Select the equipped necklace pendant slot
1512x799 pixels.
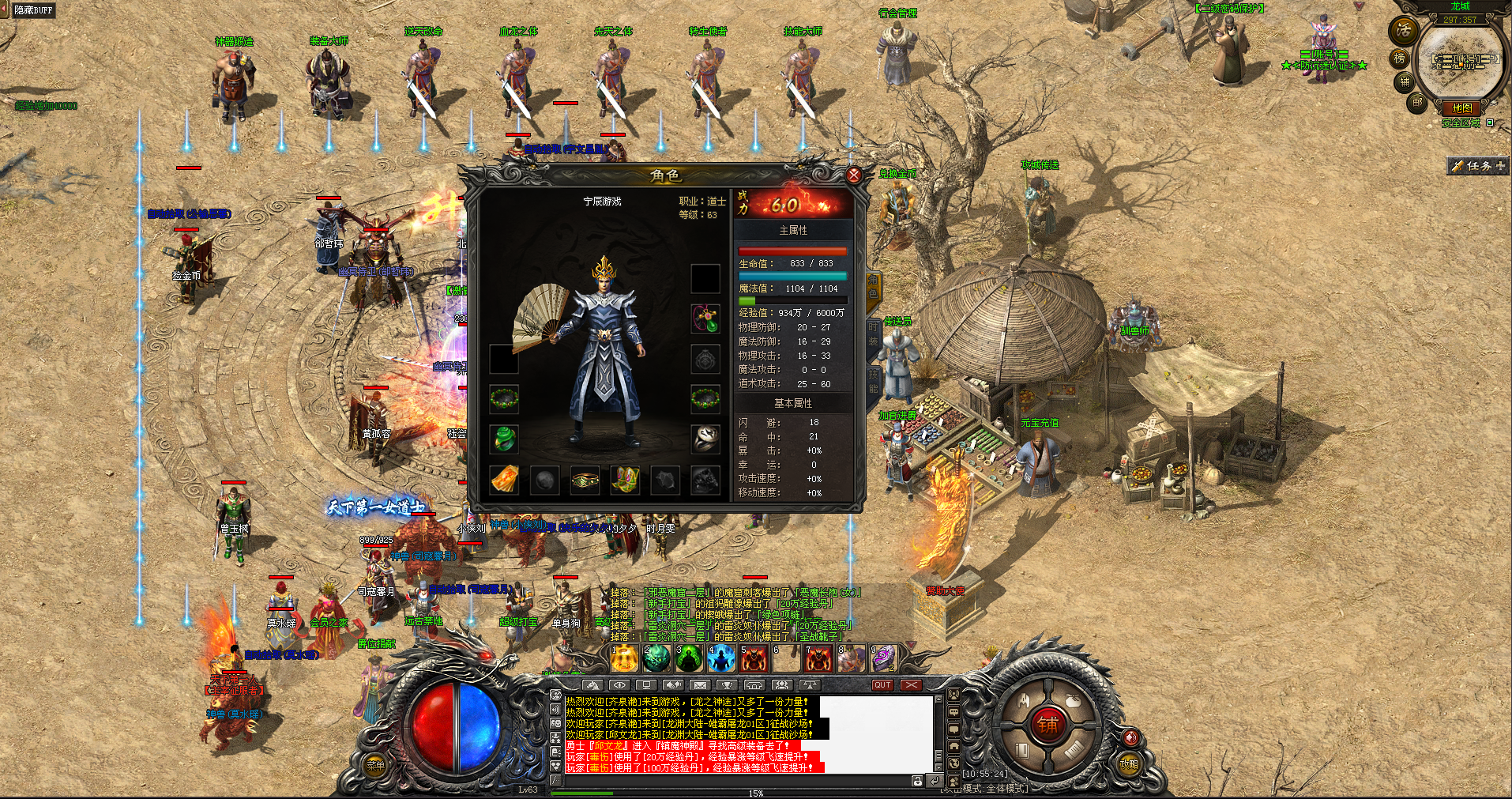point(705,318)
